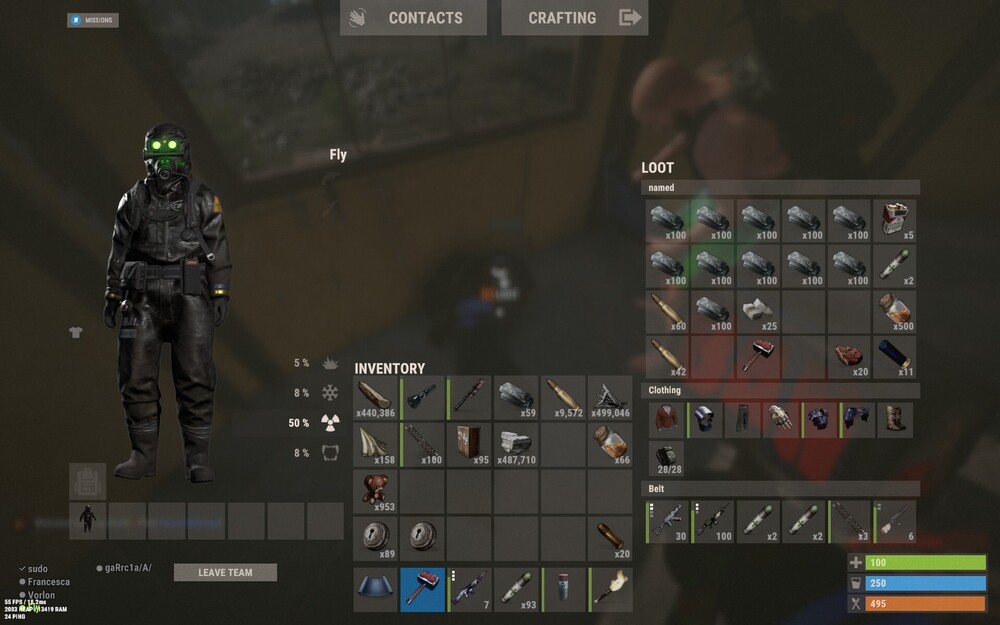Grab the hammer in the loot panel
The height and width of the screenshot is (625, 1000).
point(758,358)
